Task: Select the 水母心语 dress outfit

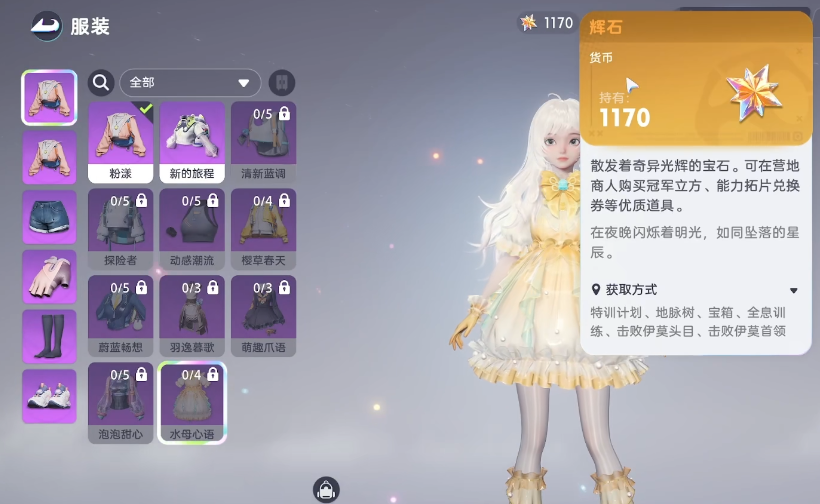Action: click(192, 402)
